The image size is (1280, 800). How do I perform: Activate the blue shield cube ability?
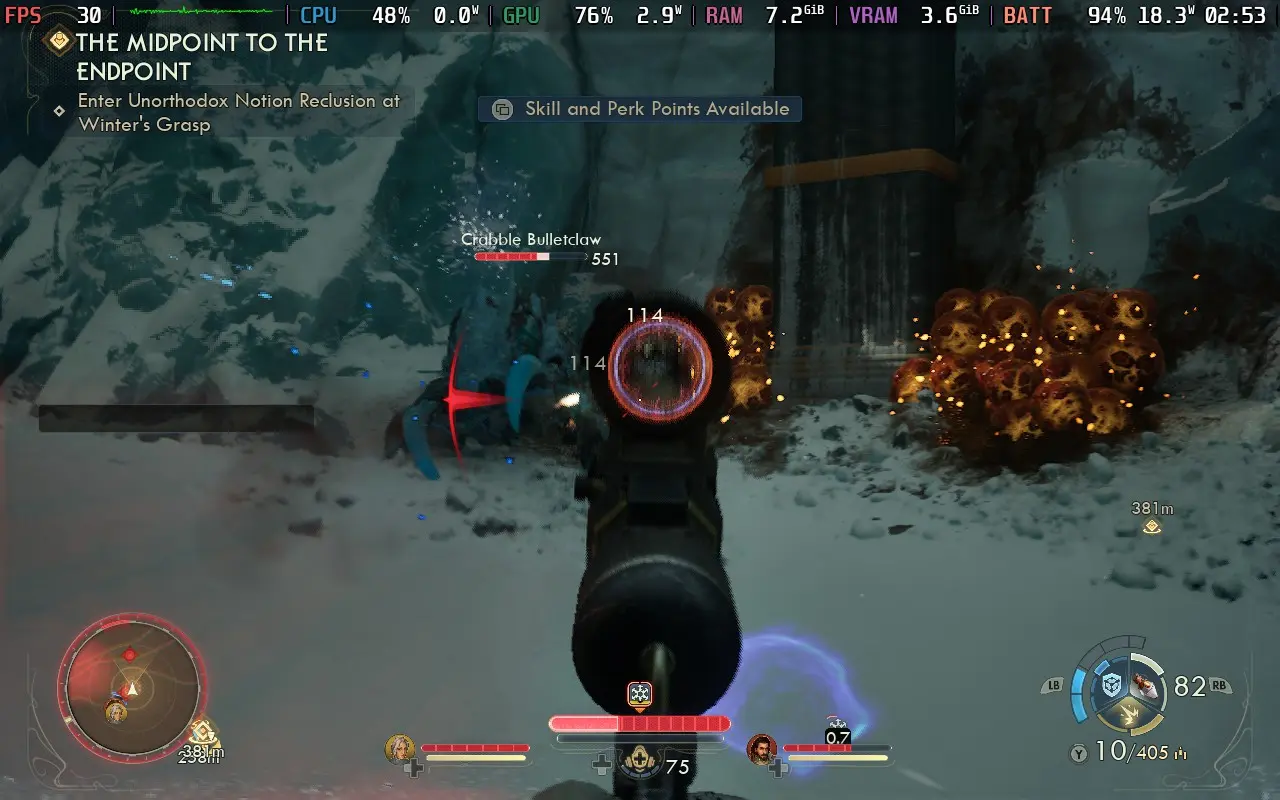(x=1110, y=685)
